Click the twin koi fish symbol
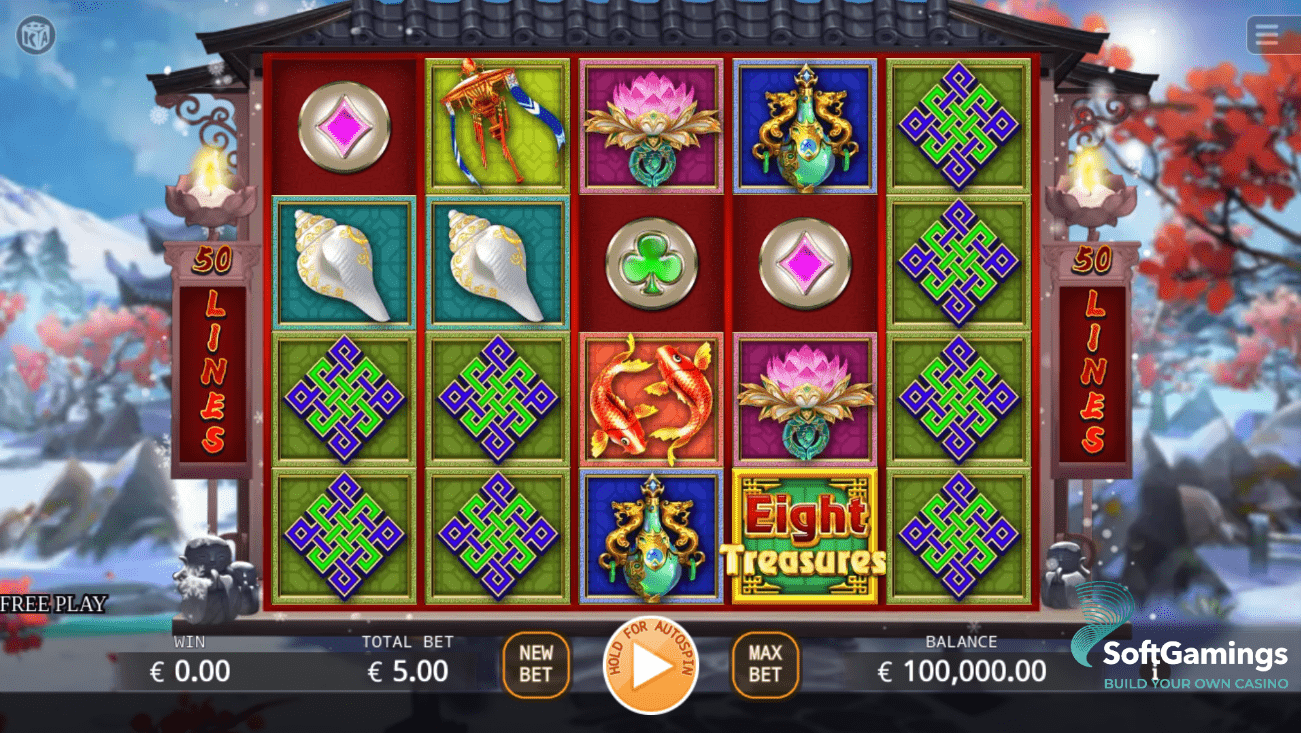The image size is (1301, 733). (x=651, y=398)
